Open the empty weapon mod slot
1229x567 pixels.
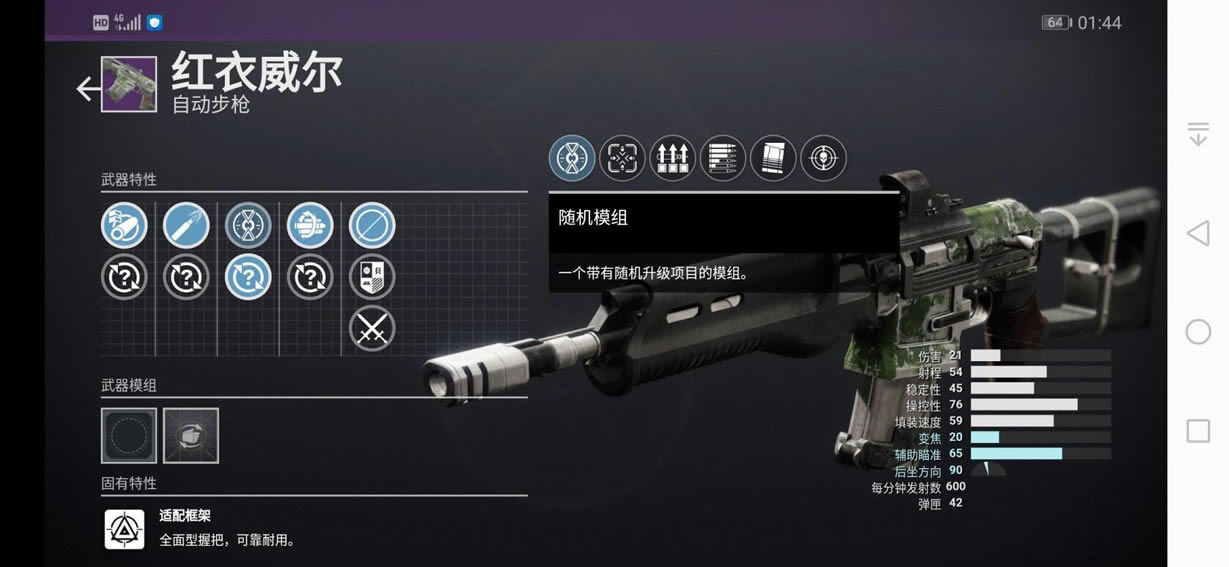tap(129, 435)
